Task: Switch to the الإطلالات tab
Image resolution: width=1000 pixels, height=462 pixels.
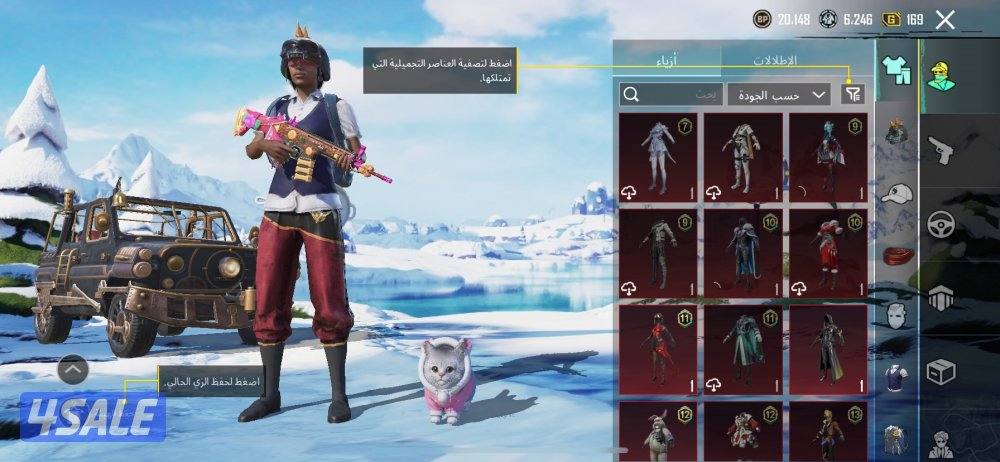Action: (775, 61)
